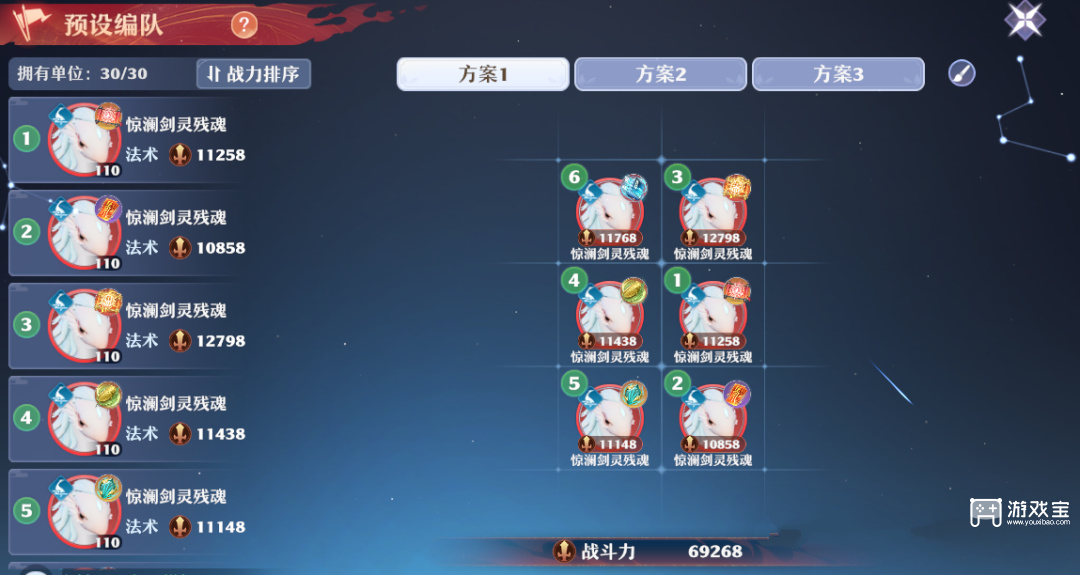Select formation unit number 3
The width and height of the screenshot is (1080, 575).
point(712,212)
